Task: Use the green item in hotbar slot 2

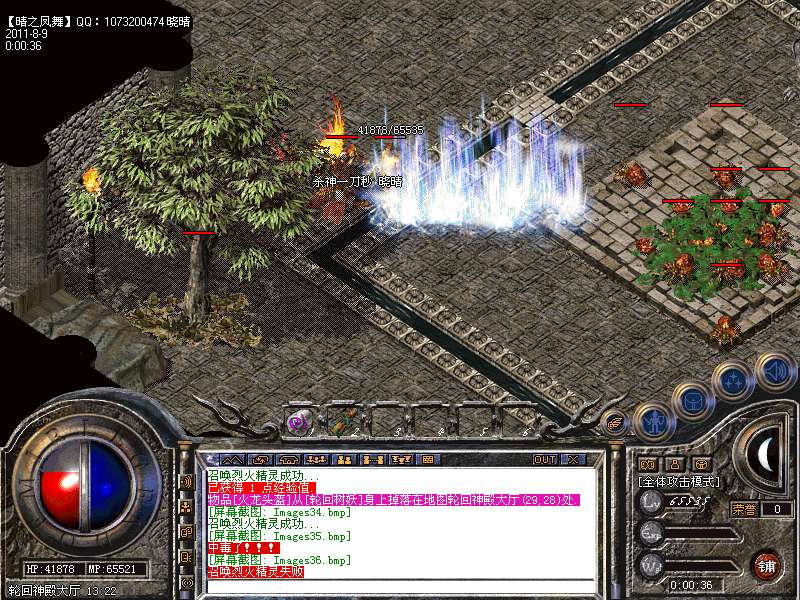Action: 341,423
